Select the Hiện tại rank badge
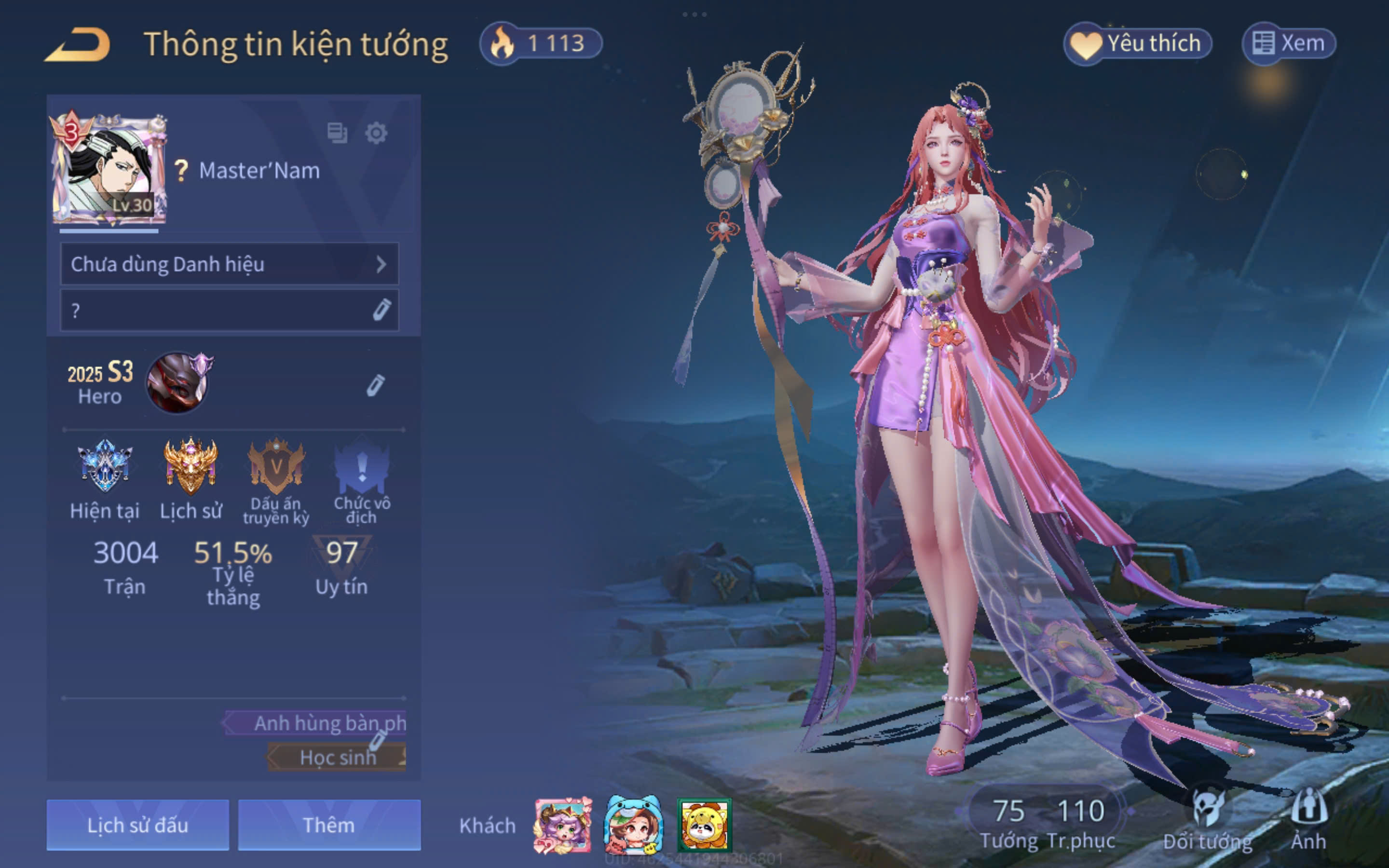Screen dimensions: 1389x868 pyautogui.click(x=105, y=466)
